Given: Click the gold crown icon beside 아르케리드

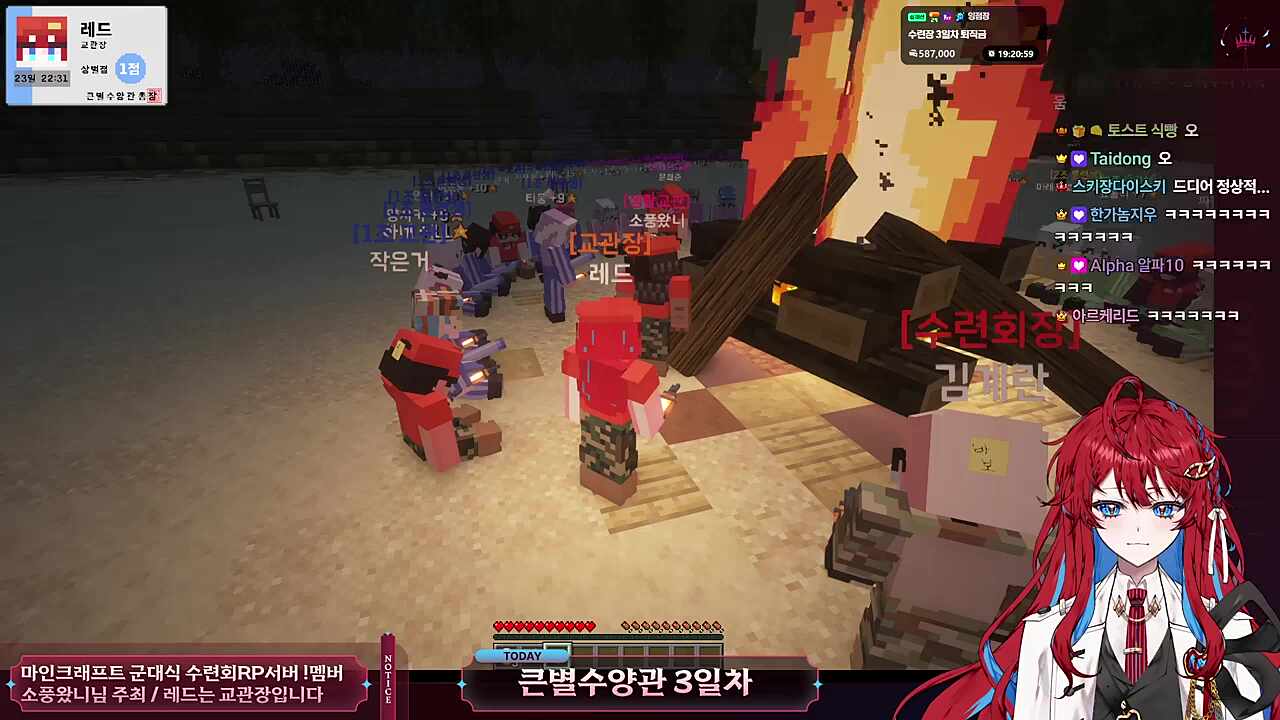Looking at the screenshot, I should (x=1059, y=313).
